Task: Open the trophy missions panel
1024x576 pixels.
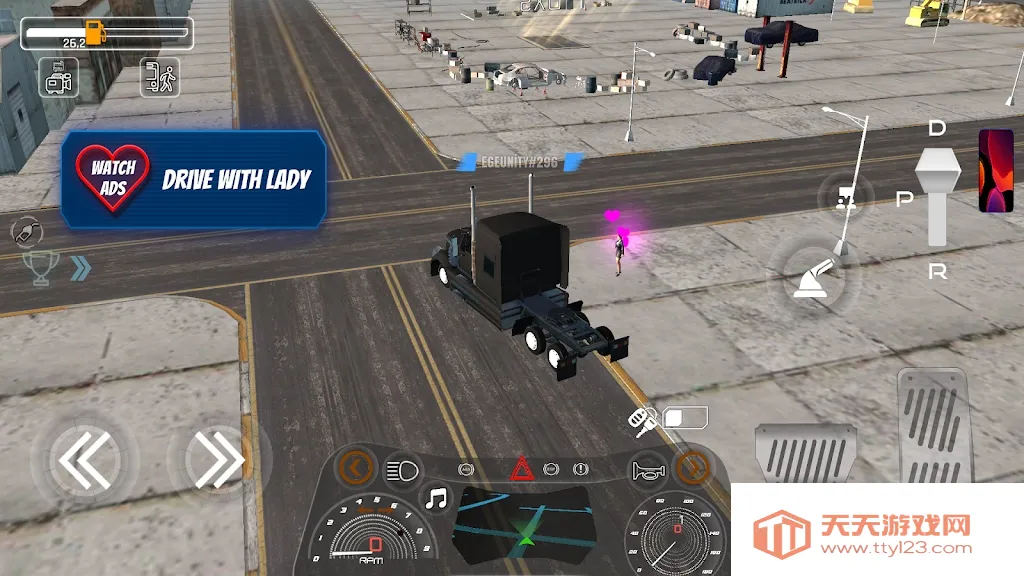Action: (x=41, y=267)
